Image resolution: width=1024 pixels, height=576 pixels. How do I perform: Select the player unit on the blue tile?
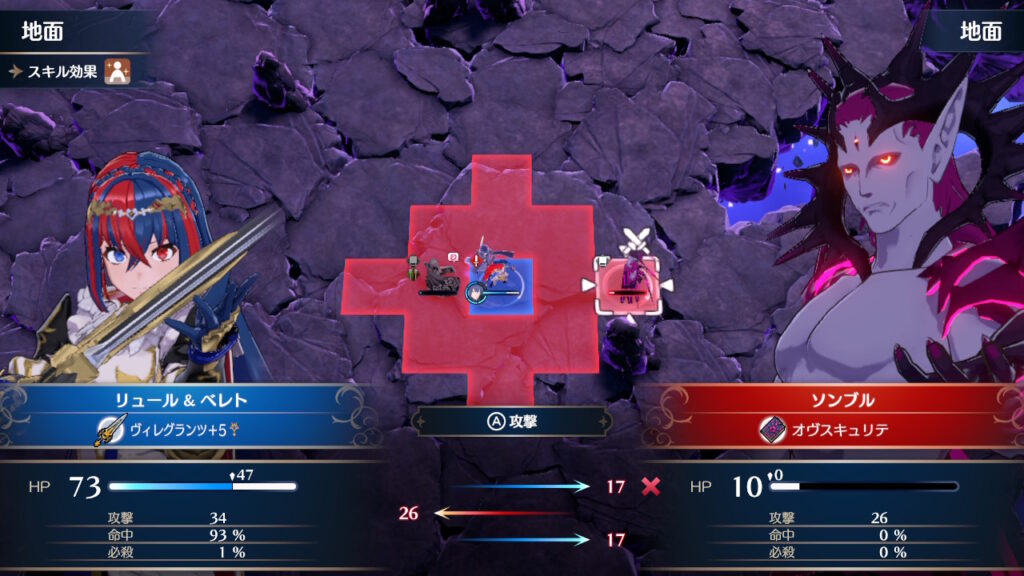click(499, 281)
